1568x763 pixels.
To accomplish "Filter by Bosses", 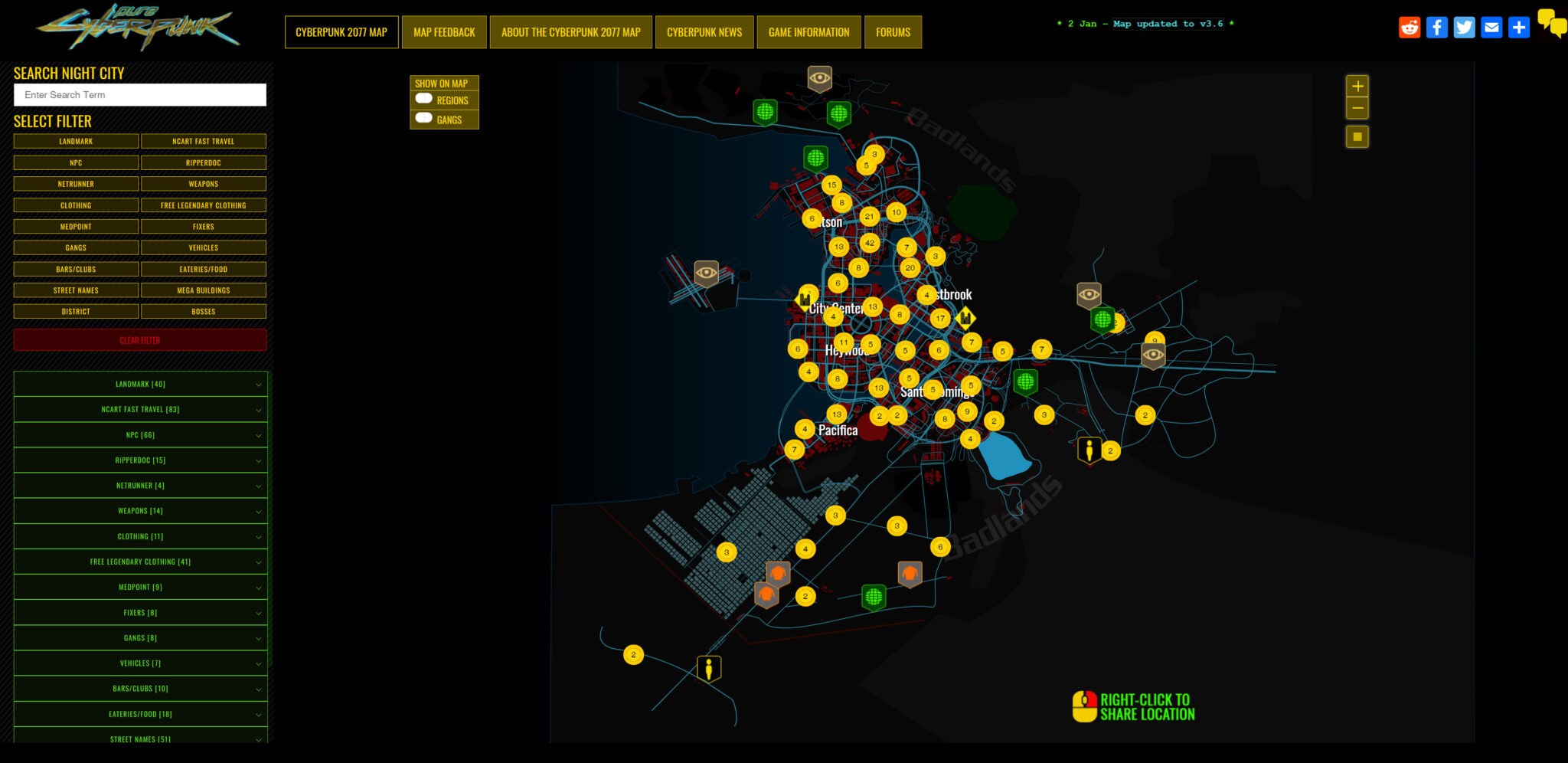I will (x=204, y=312).
